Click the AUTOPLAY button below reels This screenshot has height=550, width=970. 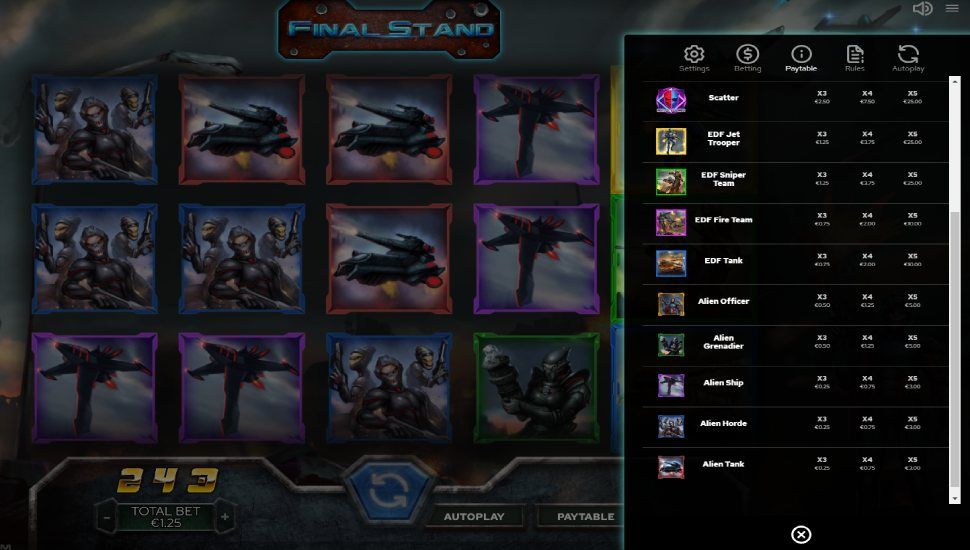(474, 517)
